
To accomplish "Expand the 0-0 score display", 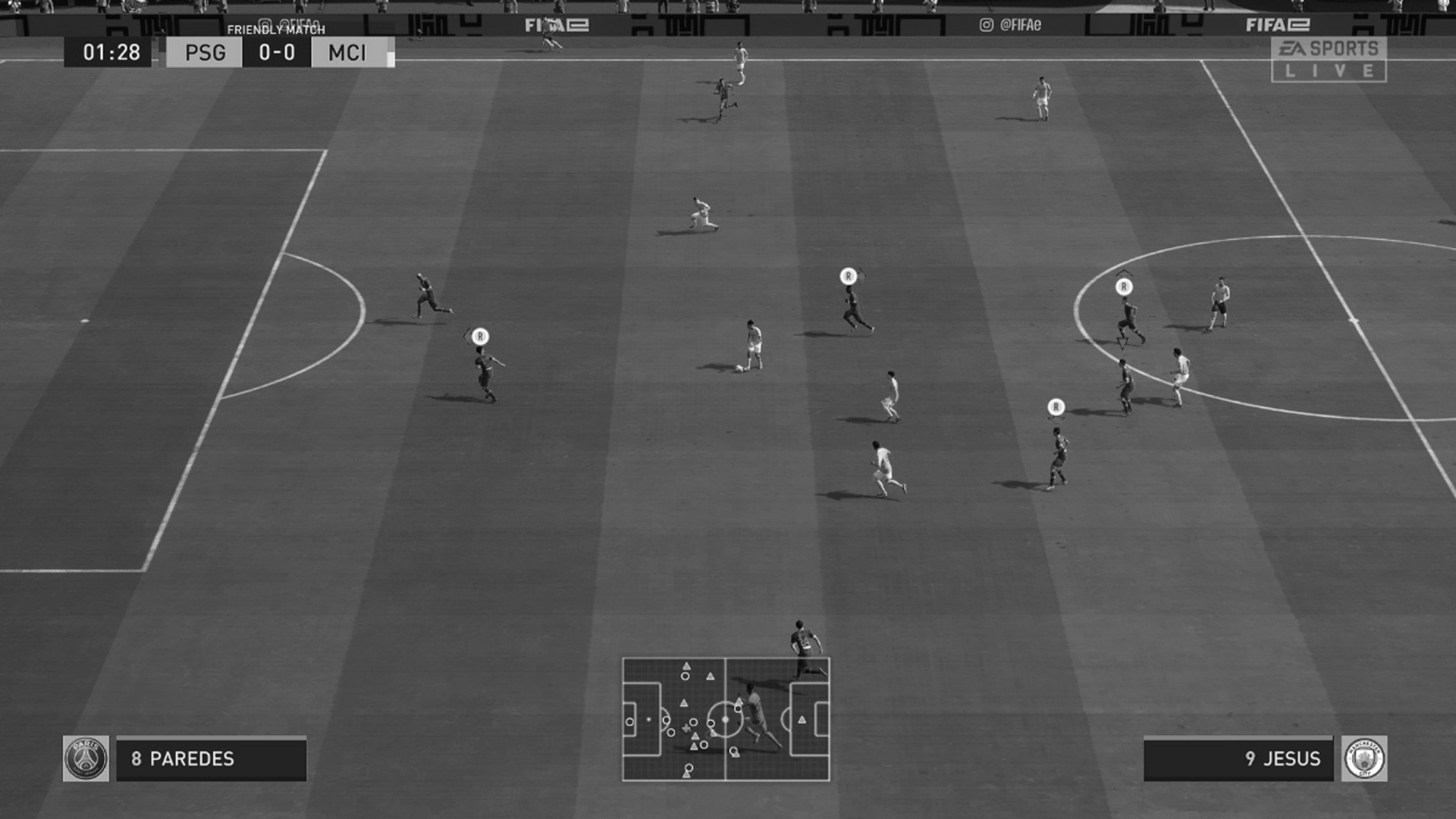I will coord(277,54).
